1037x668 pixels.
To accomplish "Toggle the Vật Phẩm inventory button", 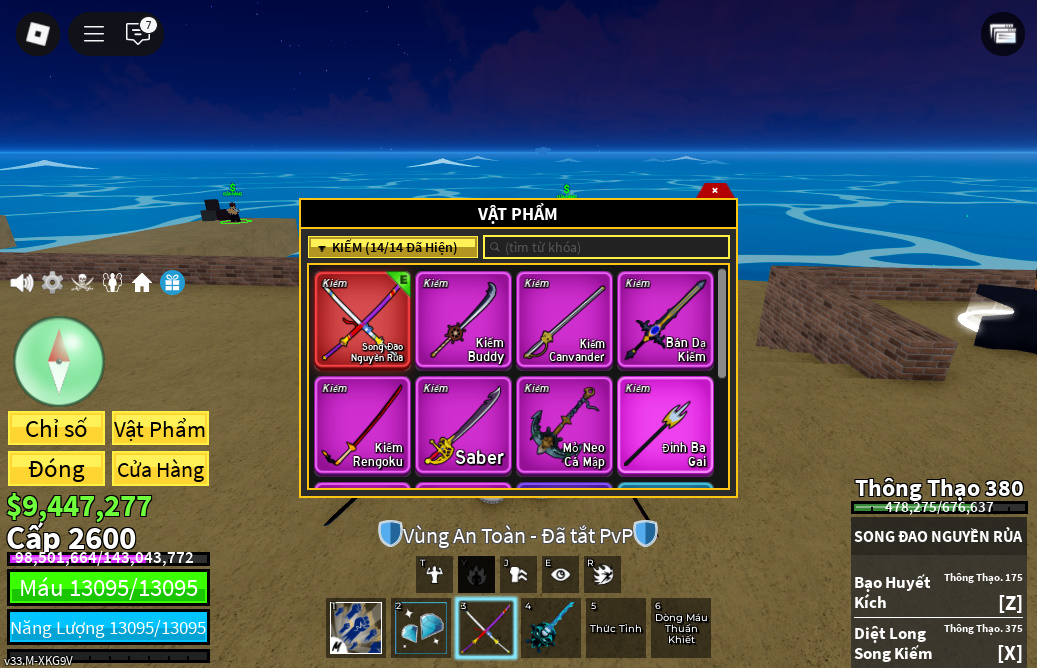I will 160,429.
